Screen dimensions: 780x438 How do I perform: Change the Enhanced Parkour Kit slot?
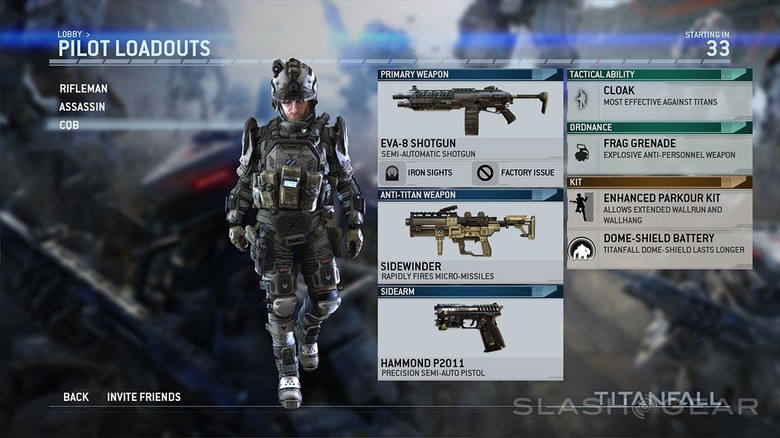[x=660, y=207]
